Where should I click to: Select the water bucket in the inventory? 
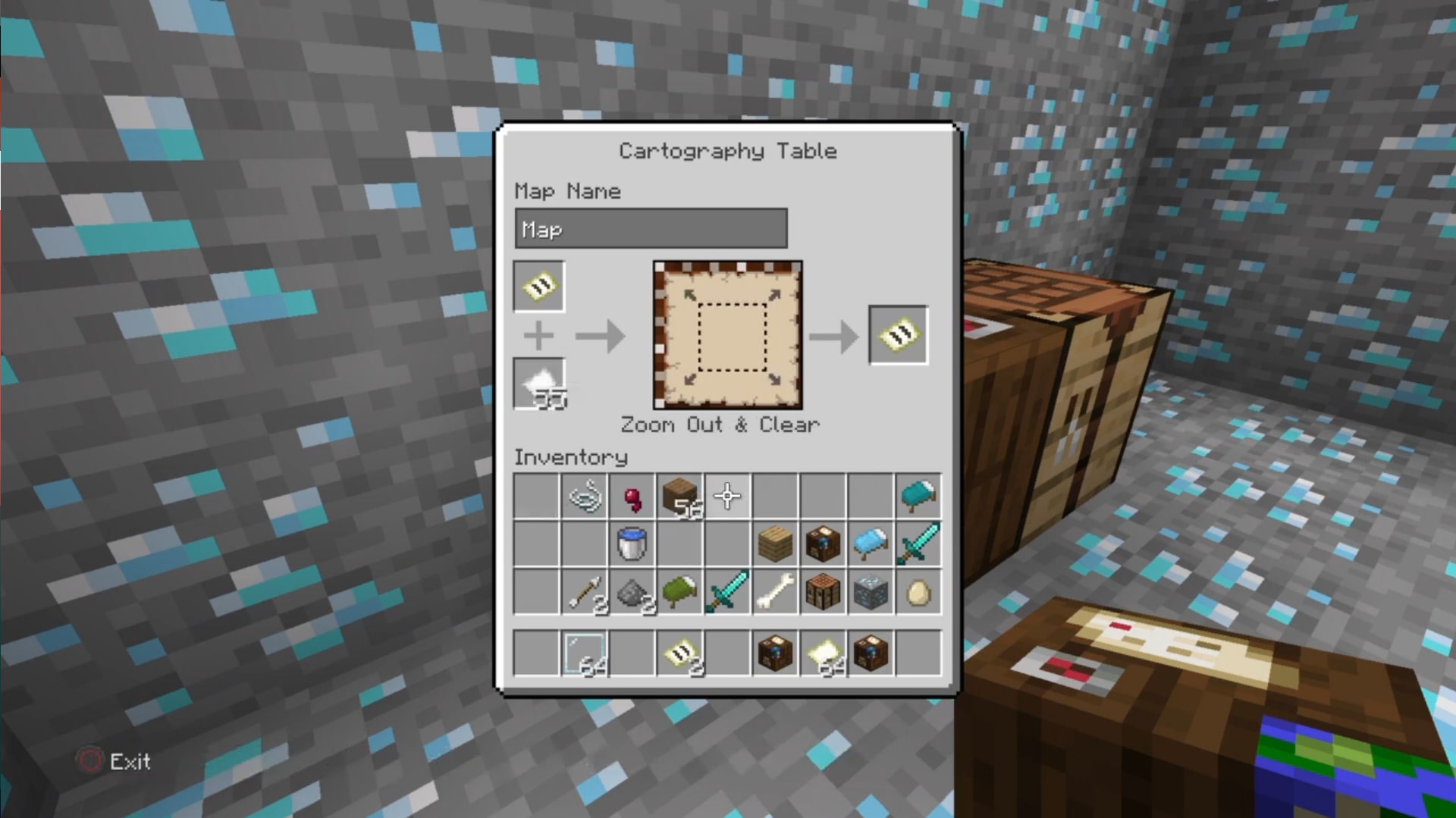633,544
